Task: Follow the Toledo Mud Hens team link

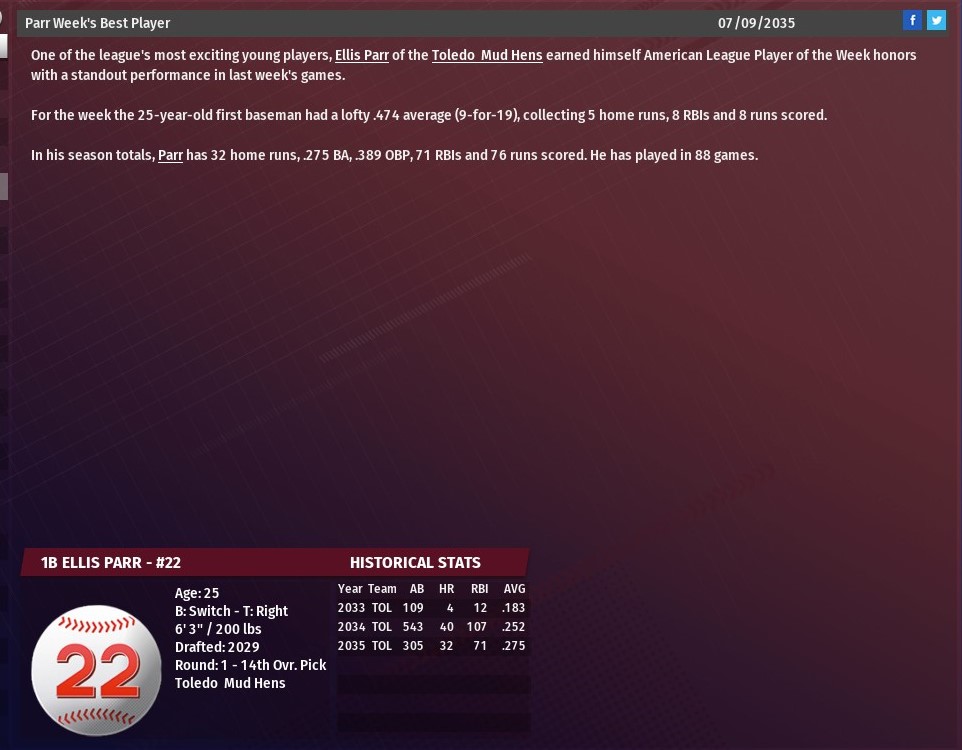Action: tap(487, 56)
